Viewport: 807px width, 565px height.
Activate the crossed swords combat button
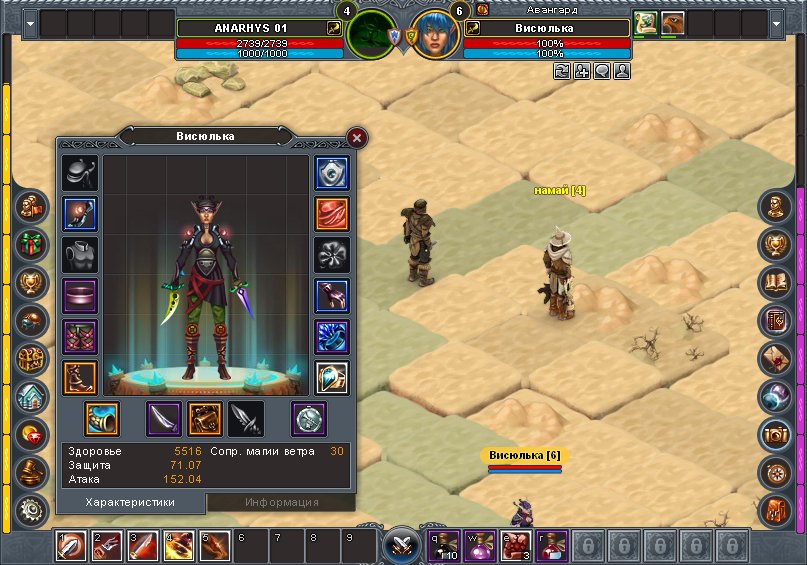click(402, 546)
